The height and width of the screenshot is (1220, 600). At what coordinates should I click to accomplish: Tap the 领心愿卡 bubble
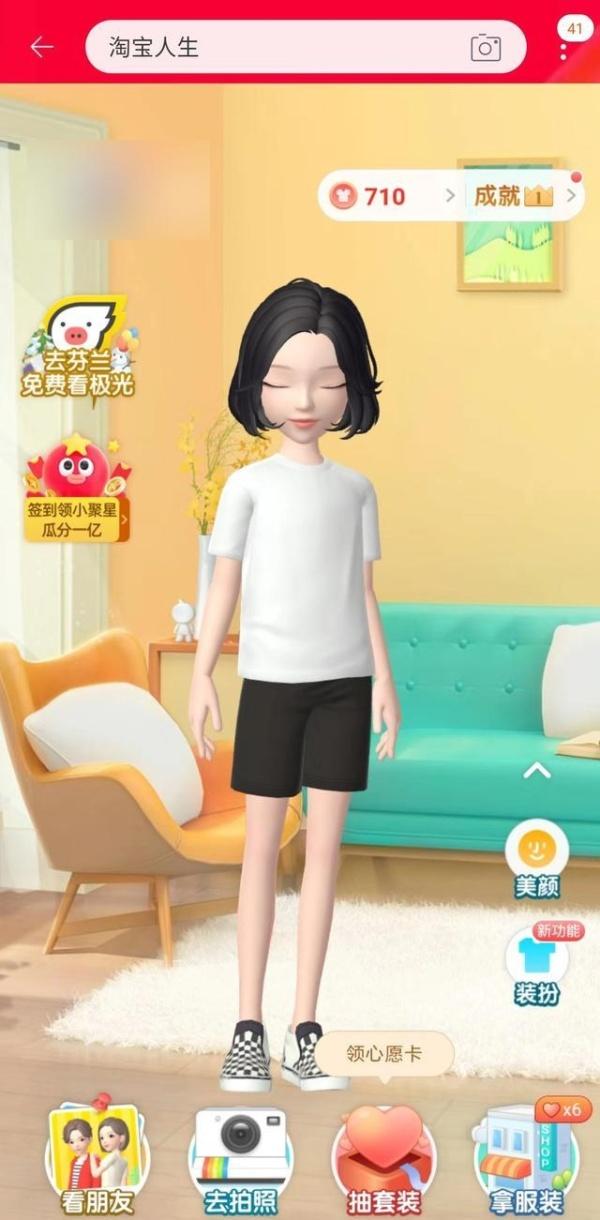click(384, 1054)
